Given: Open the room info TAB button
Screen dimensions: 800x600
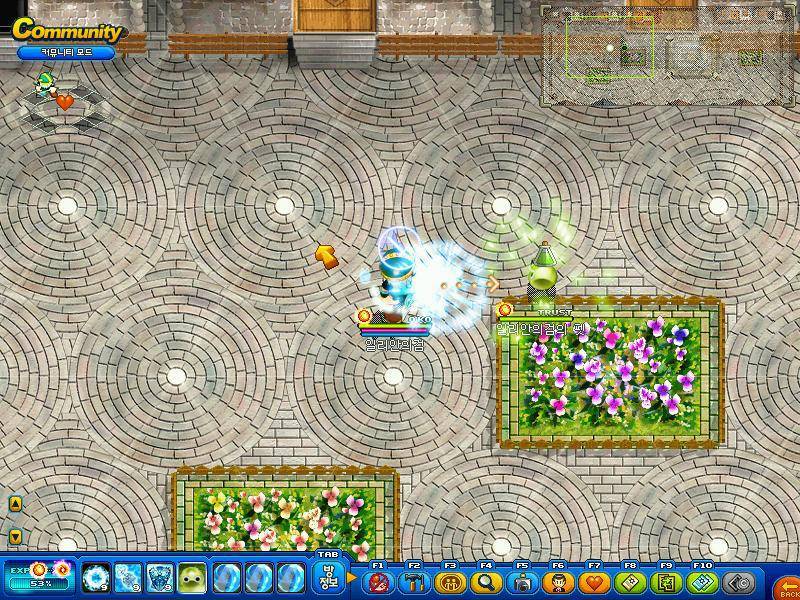Looking at the screenshot, I should point(328,578).
